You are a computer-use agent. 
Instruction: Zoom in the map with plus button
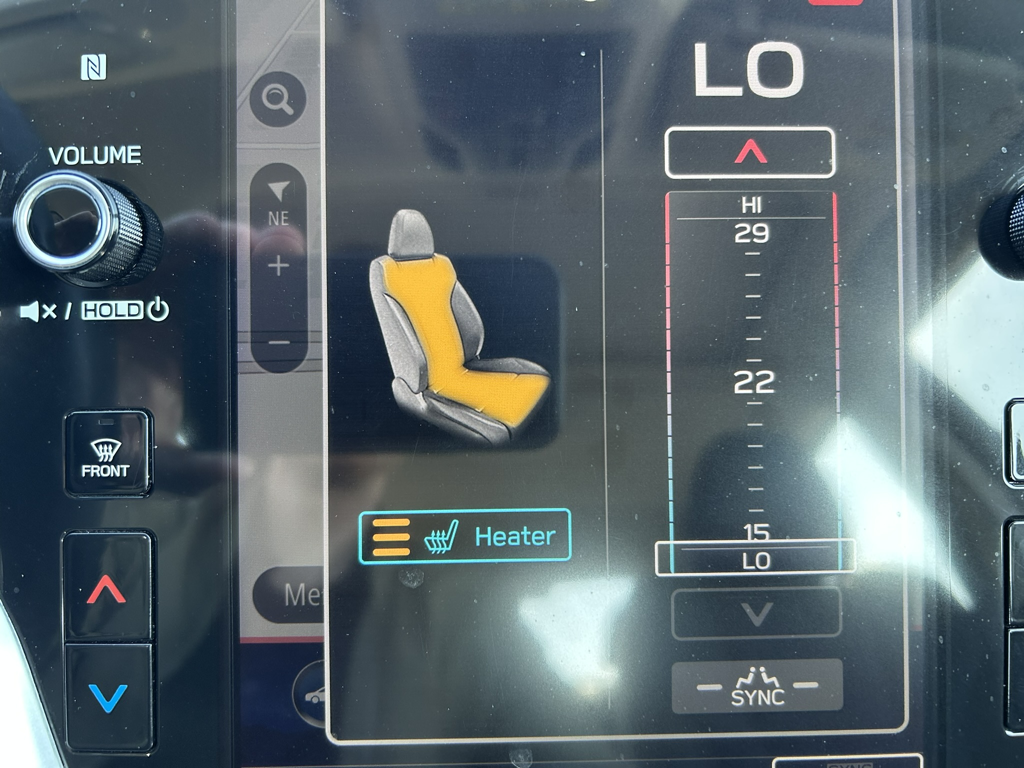[278, 266]
